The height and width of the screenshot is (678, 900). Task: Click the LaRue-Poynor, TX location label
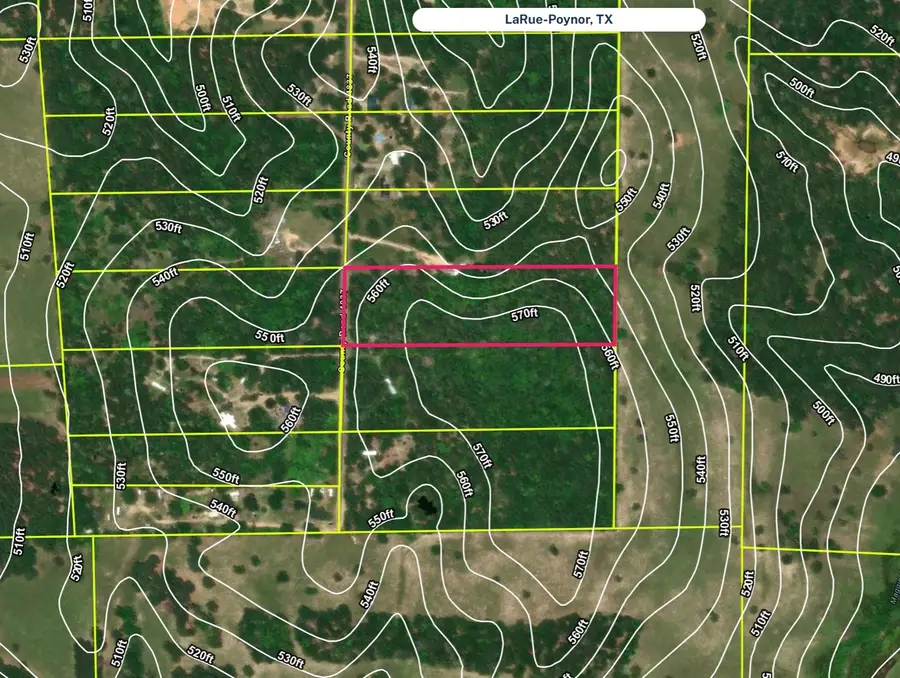559,20
